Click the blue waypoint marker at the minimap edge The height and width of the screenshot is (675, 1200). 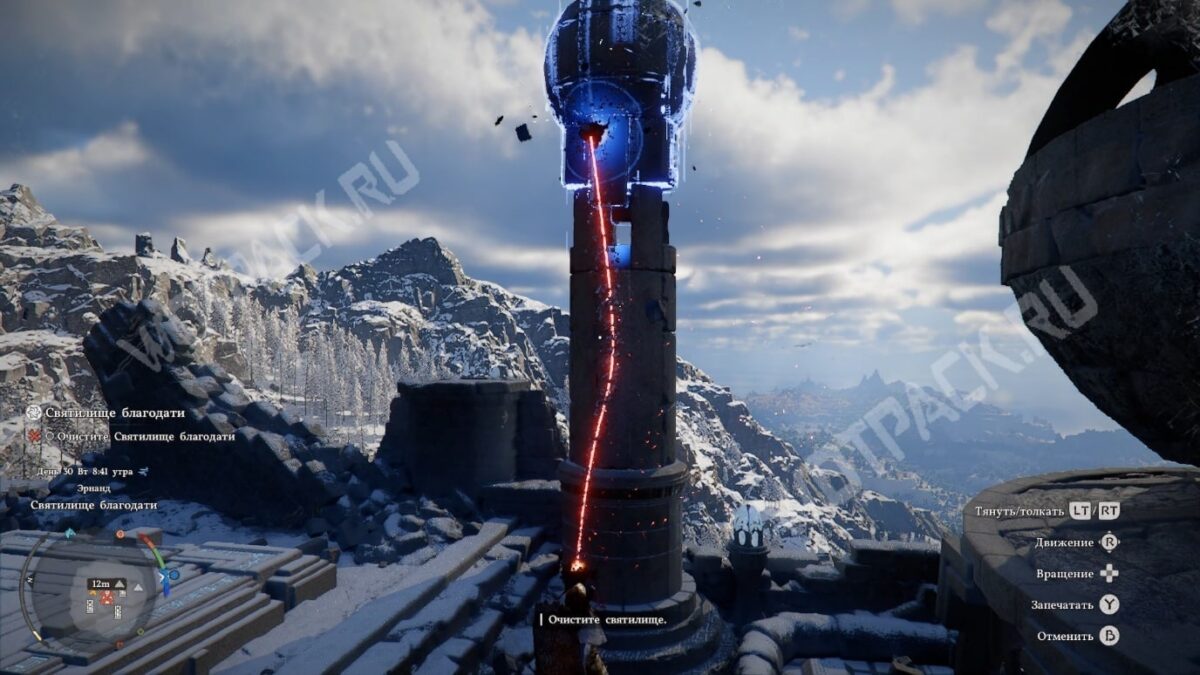[x=173, y=575]
